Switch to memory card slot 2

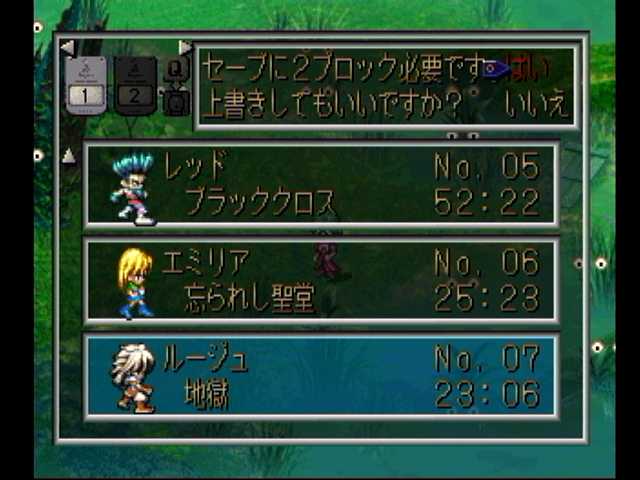[x=136, y=87]
